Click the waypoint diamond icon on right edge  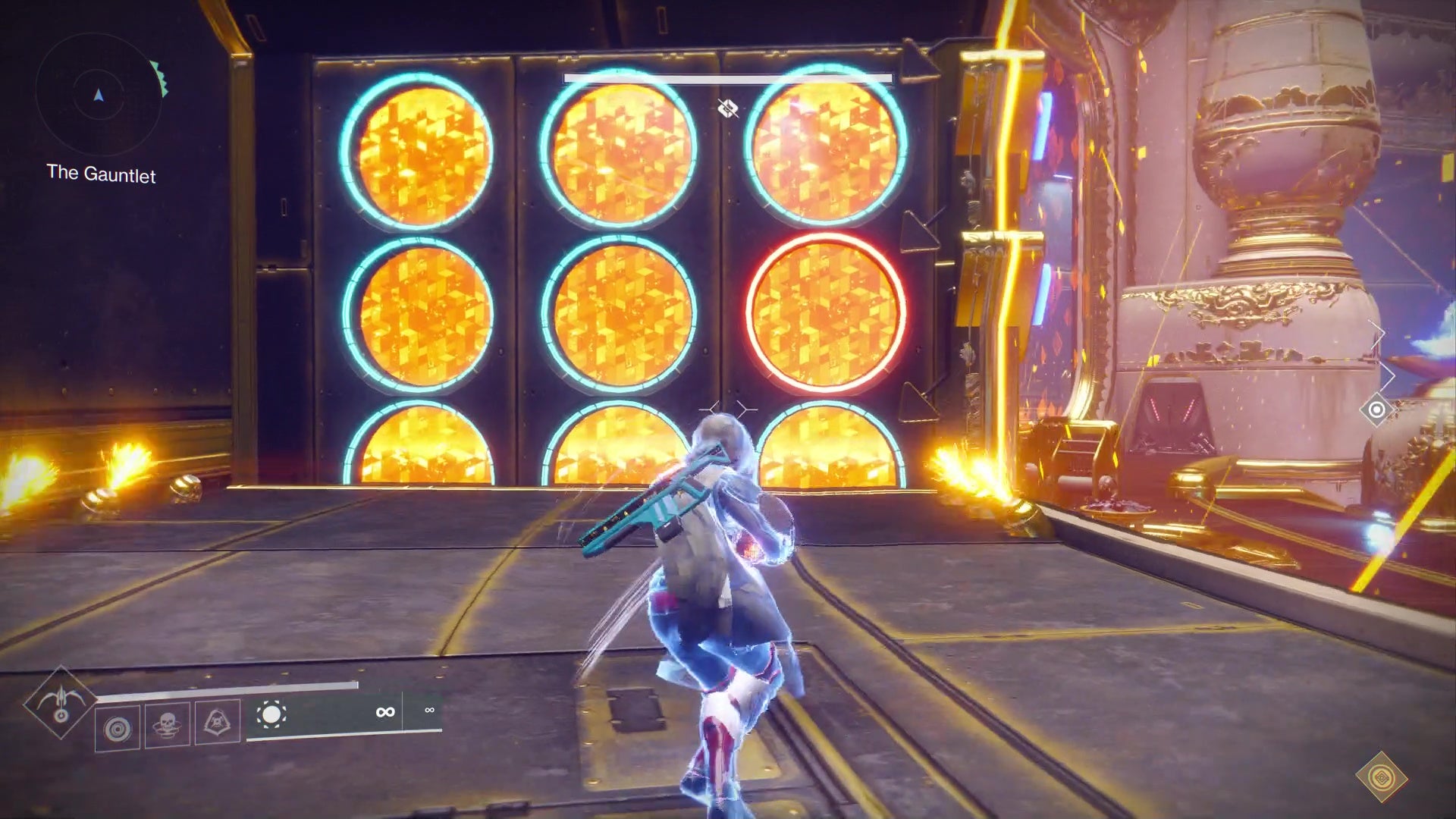pos(1379,410)
